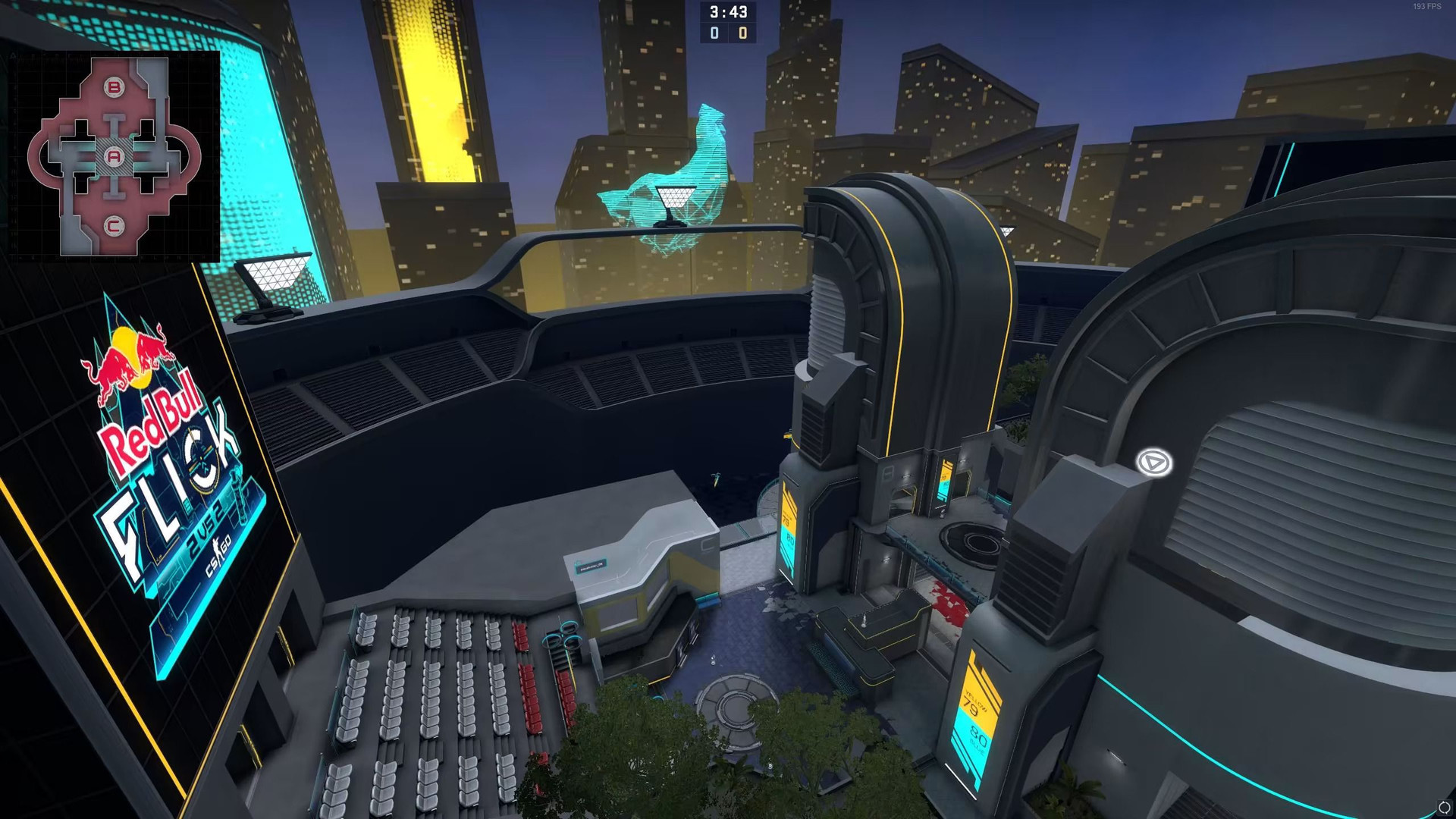Select point C marker on minimap

tap(114, 225)
